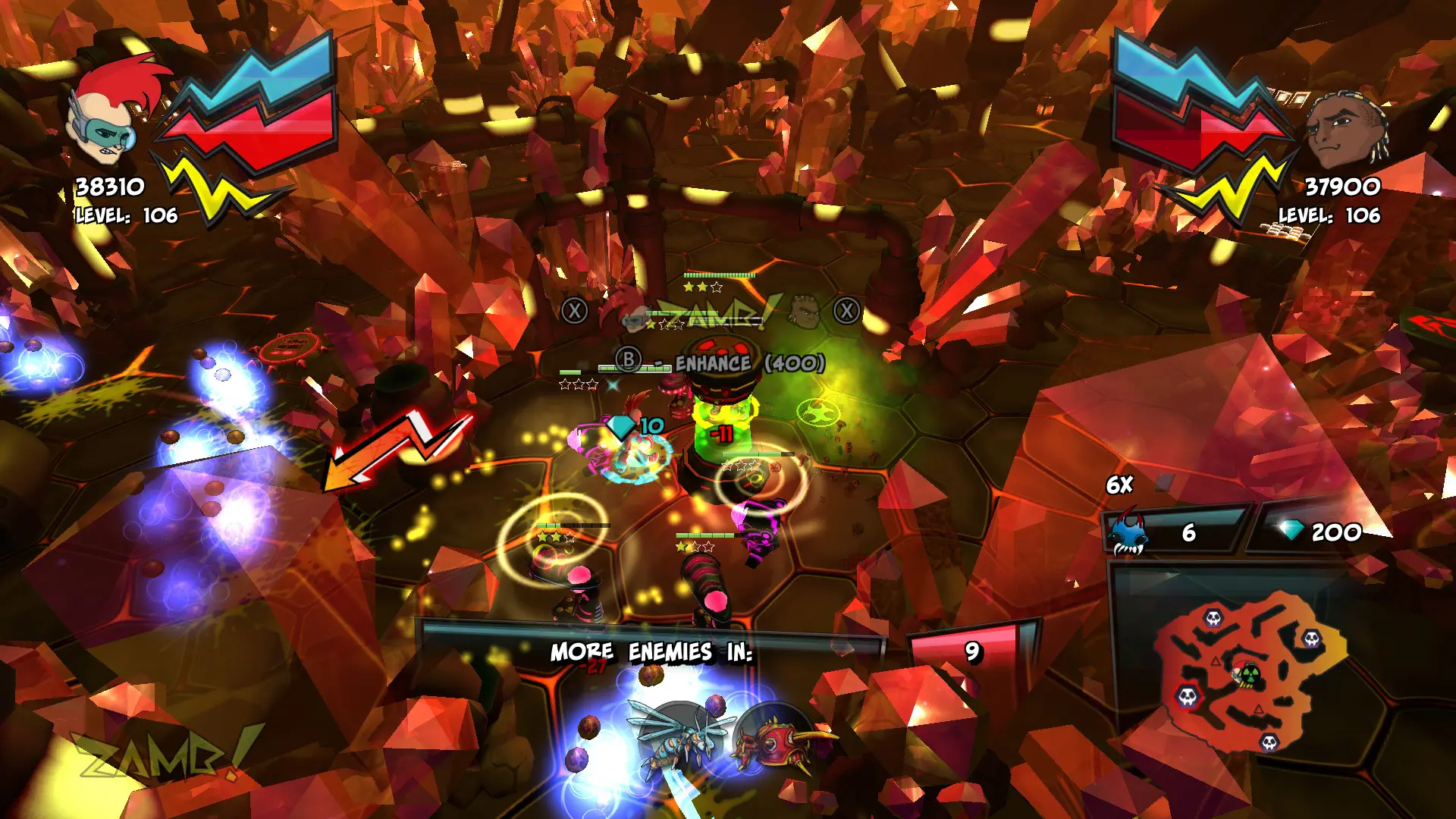Click the radioactive player marker on the minimap
The height and width of the screenshot is (819, 1456).
pos(1251,675)
